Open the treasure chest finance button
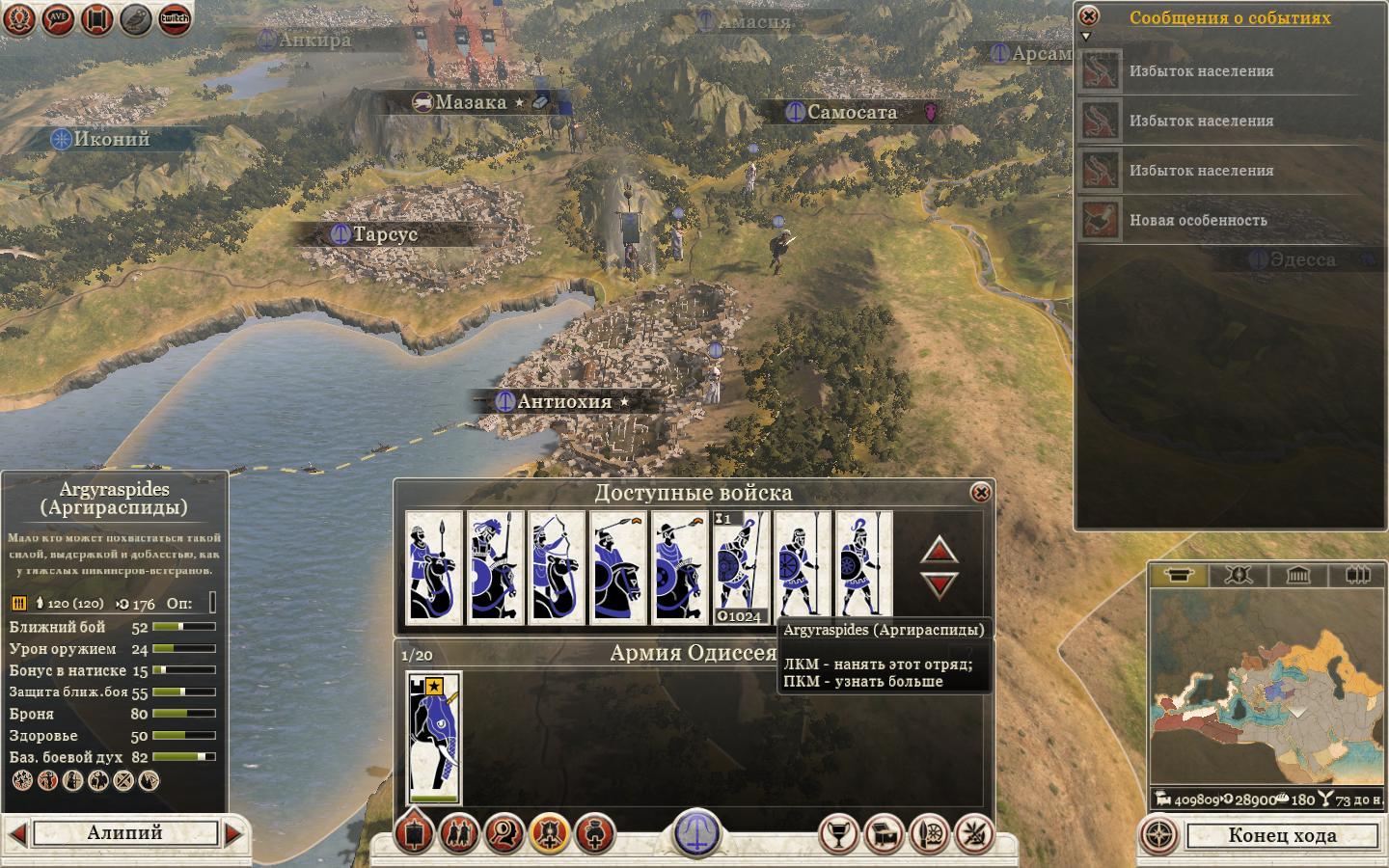This screenshot has width=1389, height=868. pos(884,834)
